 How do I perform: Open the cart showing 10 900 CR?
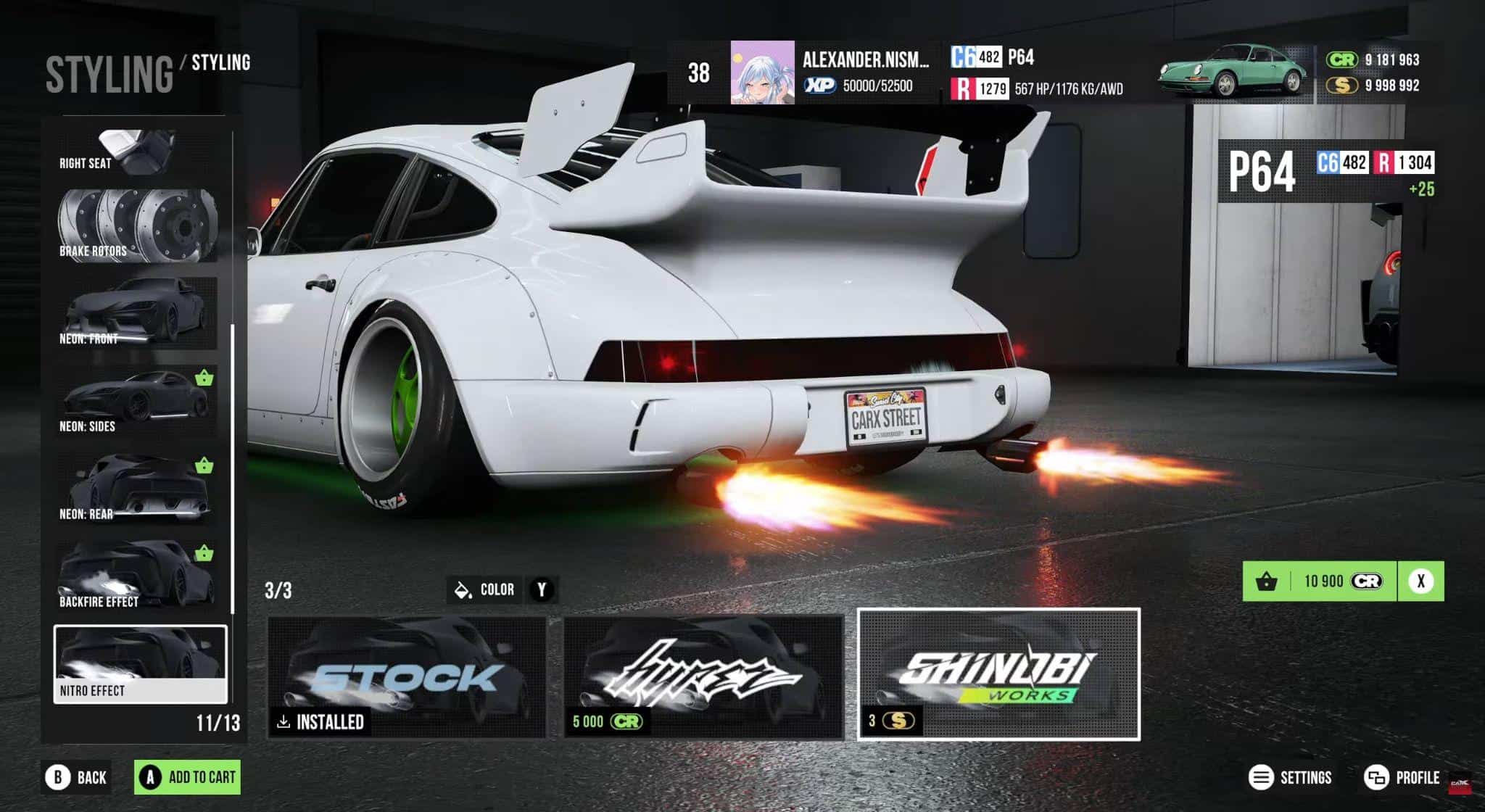click(x=1320, y=581)
